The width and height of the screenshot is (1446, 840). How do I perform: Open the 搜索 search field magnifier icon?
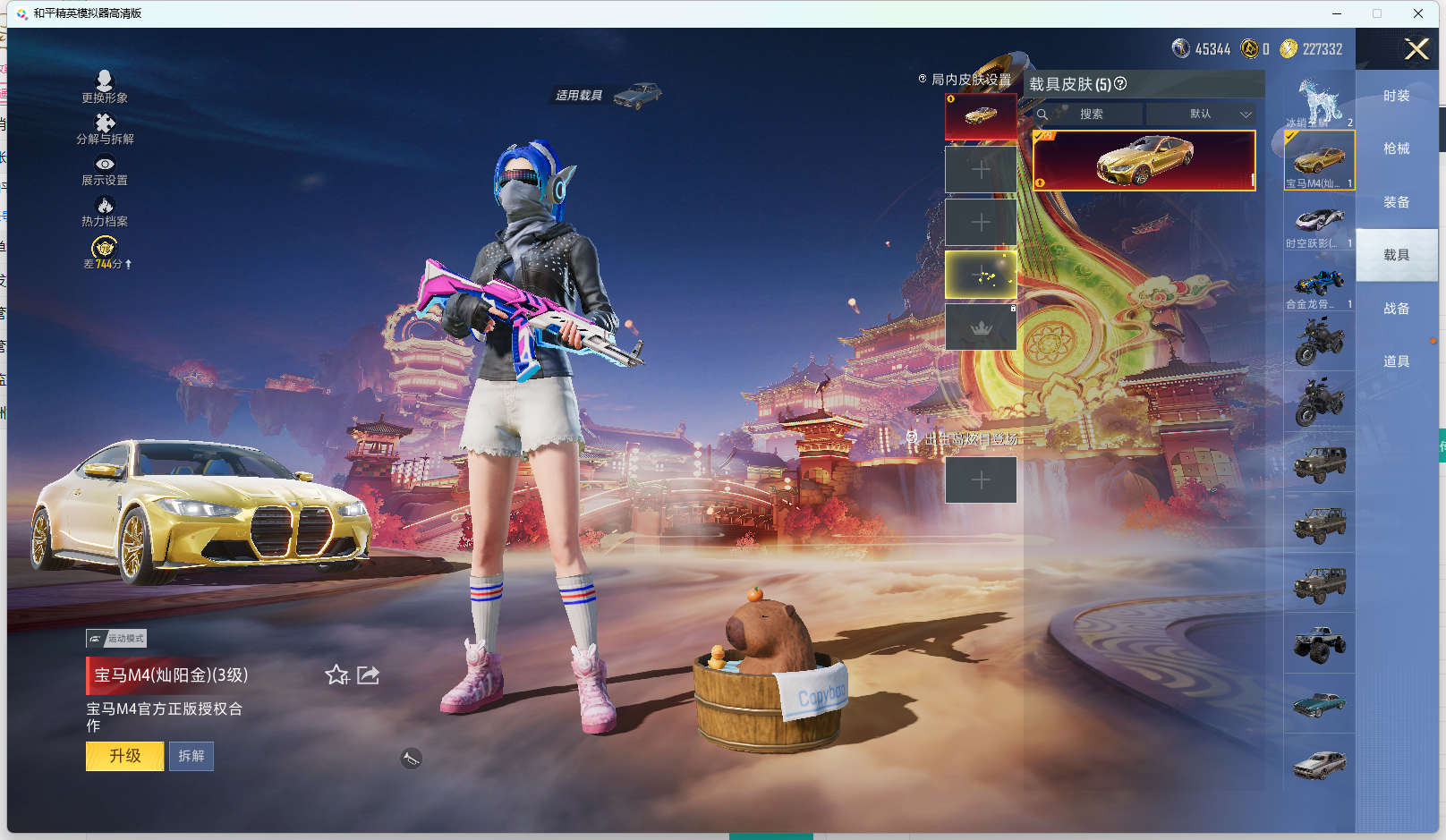(x=1044, y=115)
